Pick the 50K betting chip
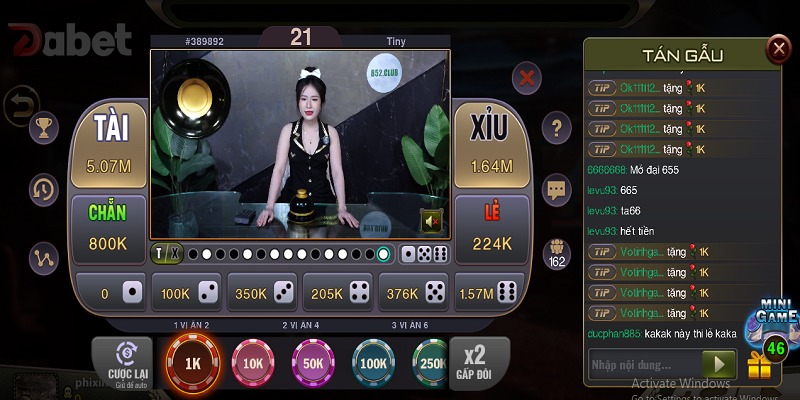The height and width of the screenshot is (400, 800). 314,364
